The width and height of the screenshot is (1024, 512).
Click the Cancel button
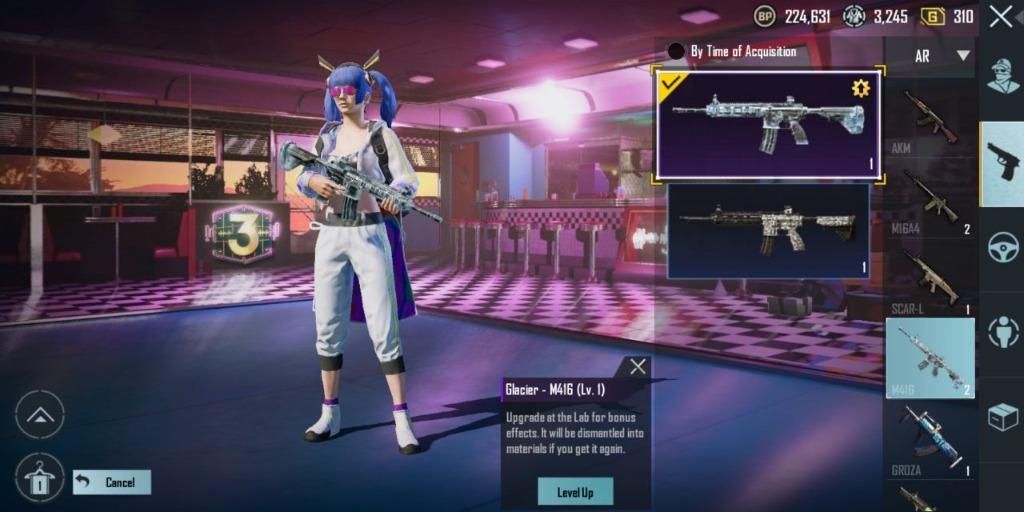coord(112,483)
